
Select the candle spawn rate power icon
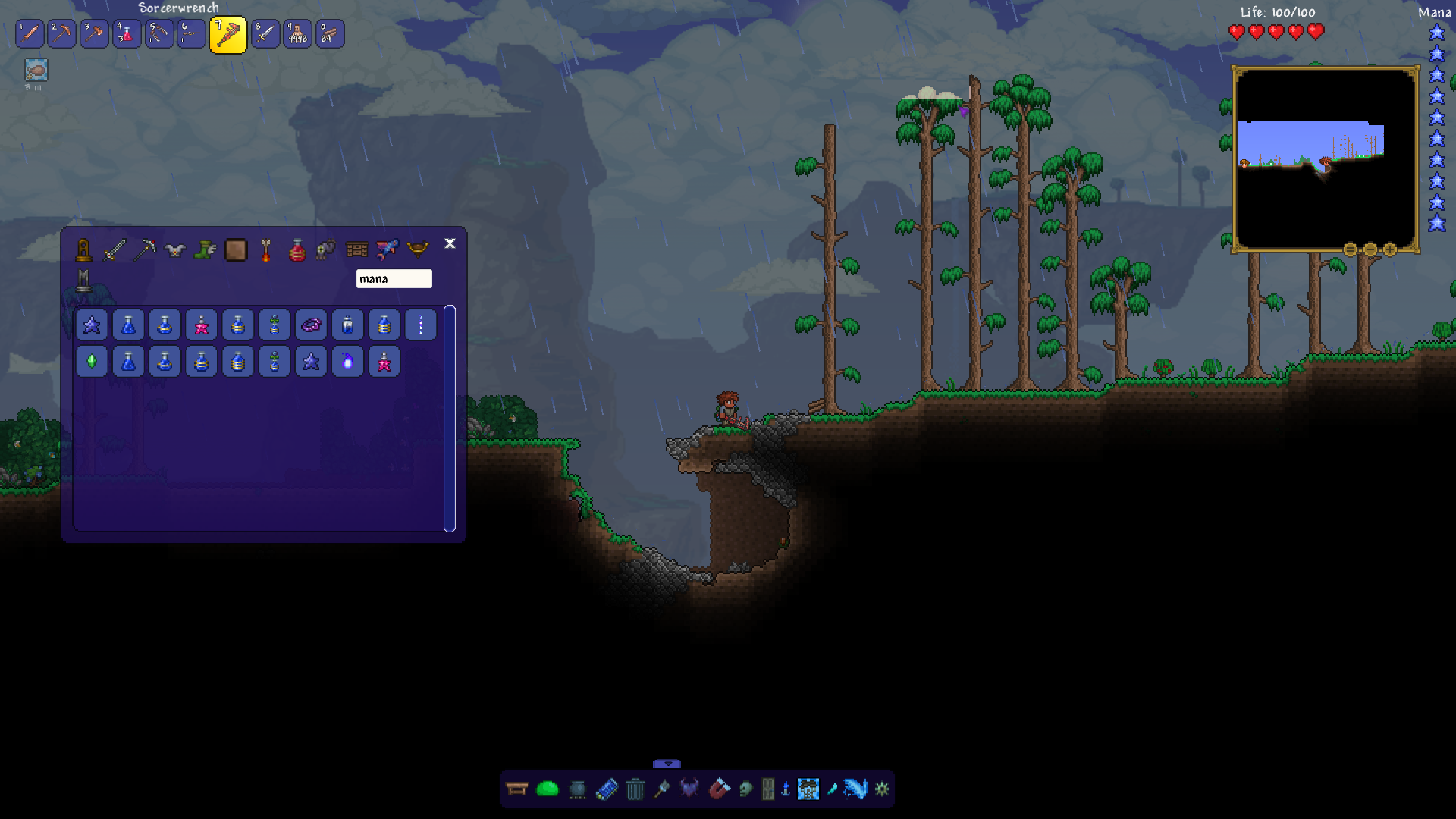pyautogui.click(x=786, y=789)
